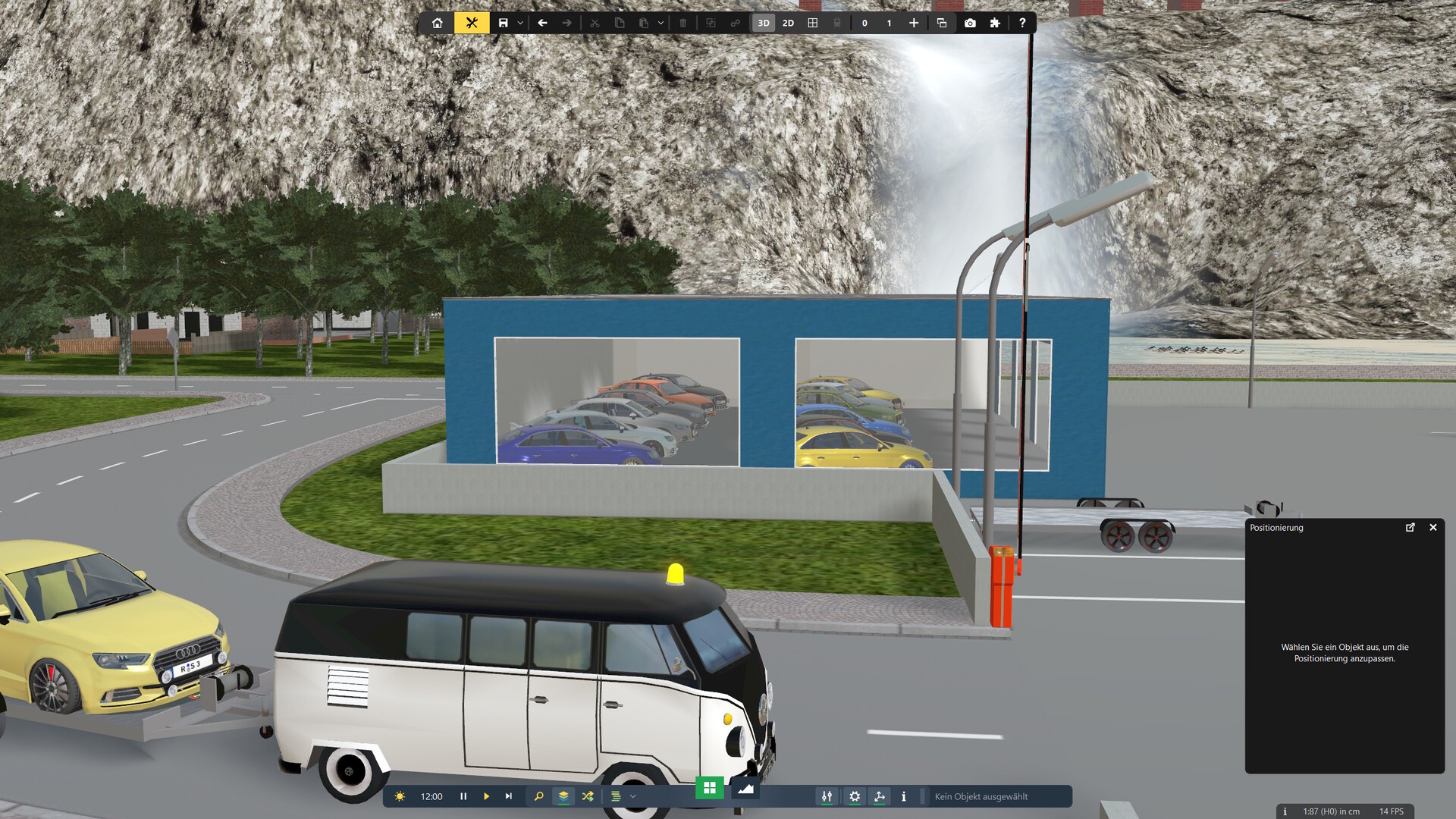This screenshot has width=1456, height=819.
Task: Open the gear properties button
Action: (855, 796)
